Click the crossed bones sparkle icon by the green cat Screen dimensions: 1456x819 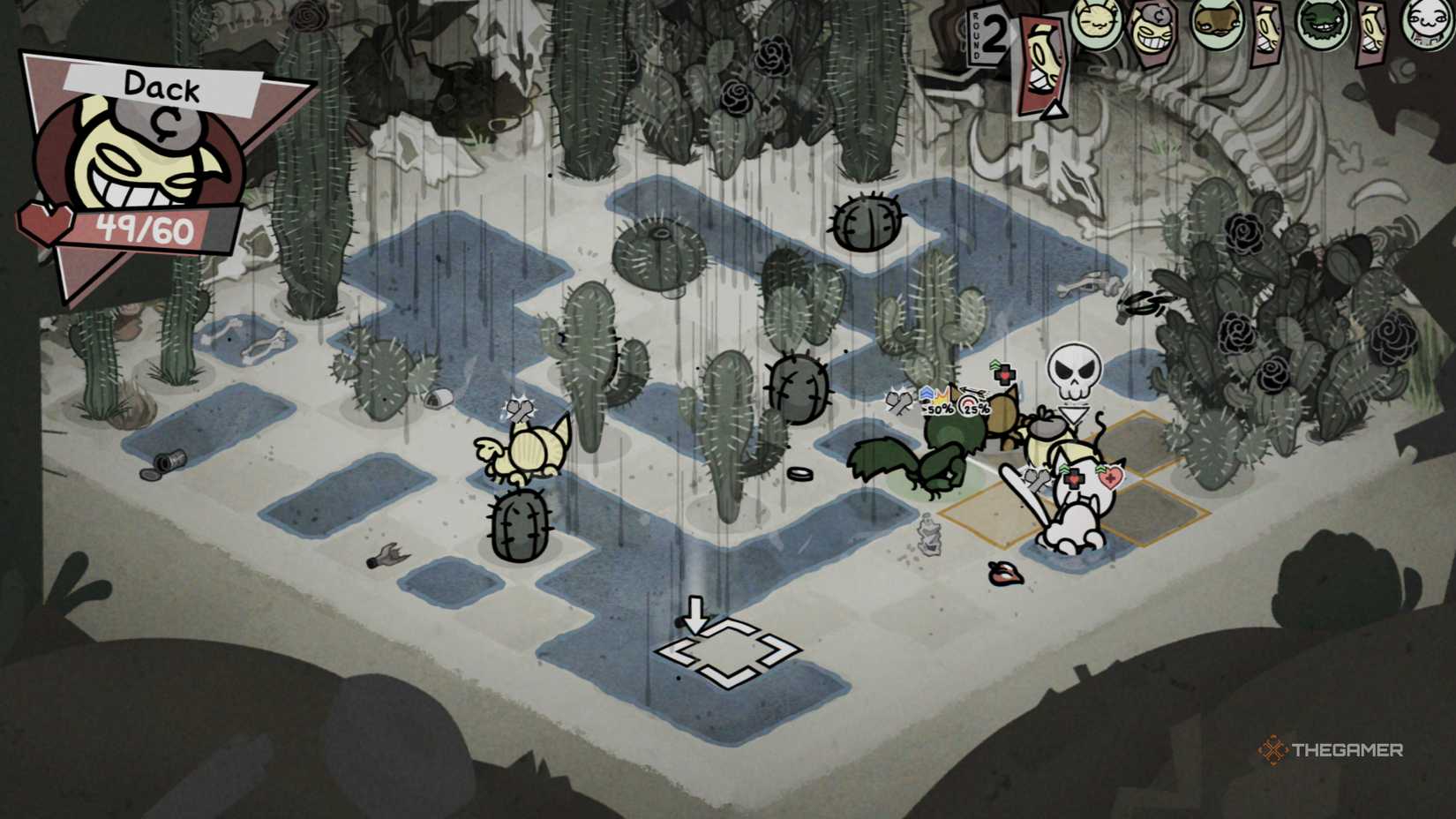(899, 402)
